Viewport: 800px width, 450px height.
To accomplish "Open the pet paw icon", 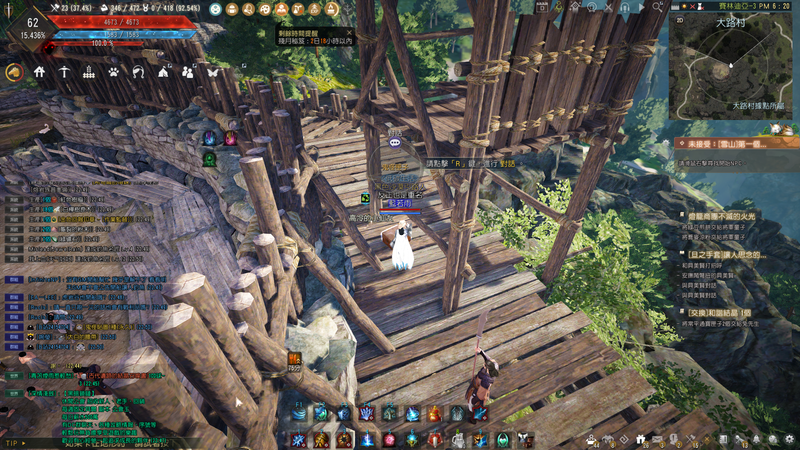I will (114, 72).
